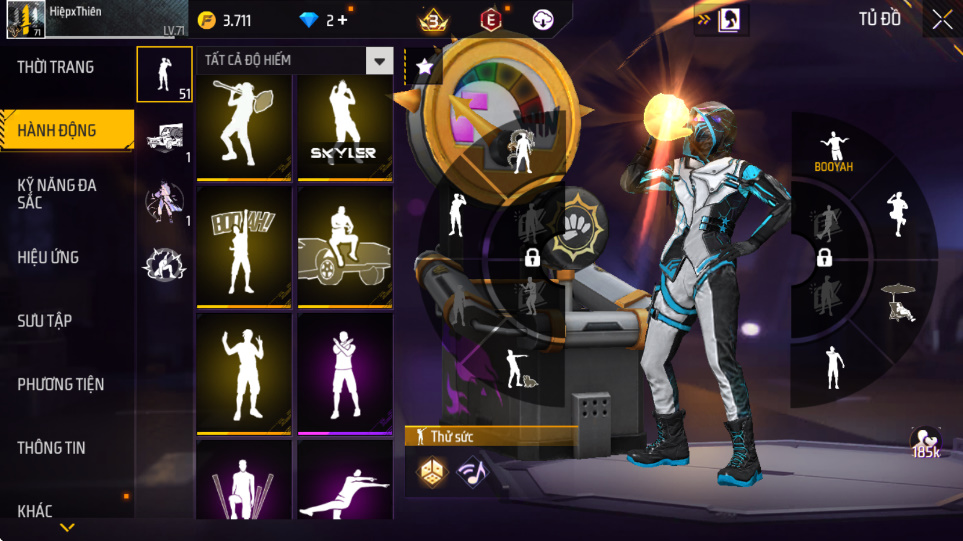Choose the Skyler emote thumbnail
963x541 pixels.
(x=343, y=129)
